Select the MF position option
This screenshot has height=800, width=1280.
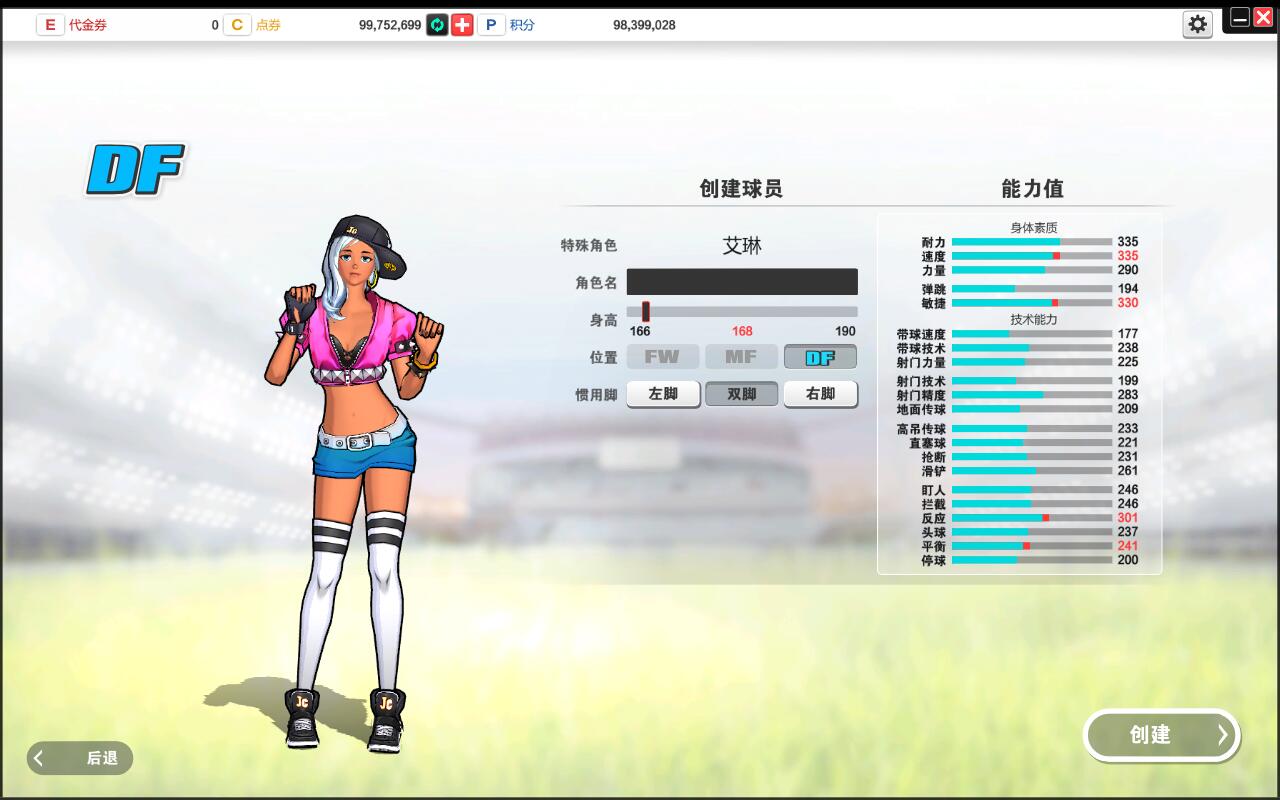point(741,356)
